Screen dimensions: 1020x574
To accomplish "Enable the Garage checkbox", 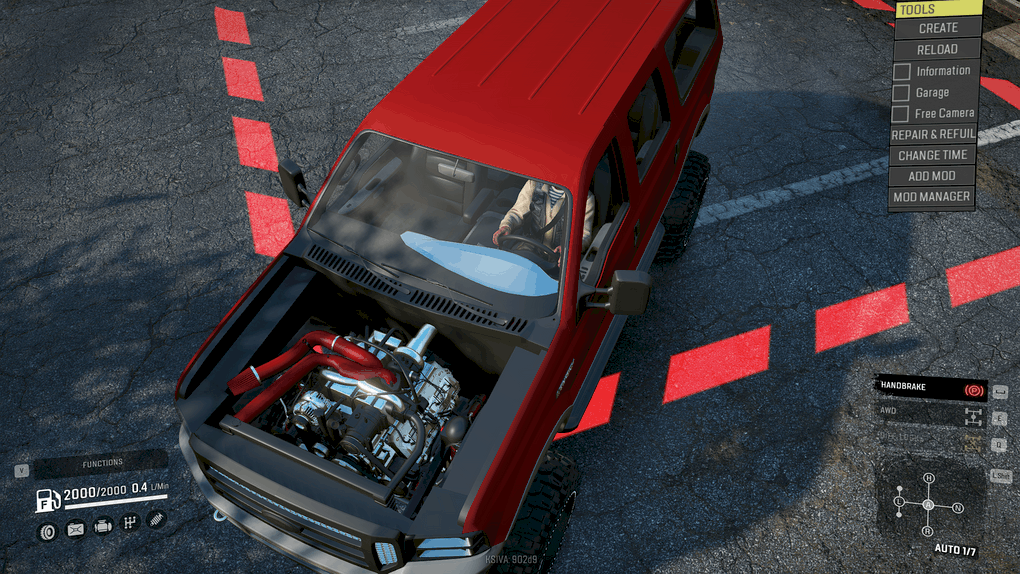I will pos(902,93).
